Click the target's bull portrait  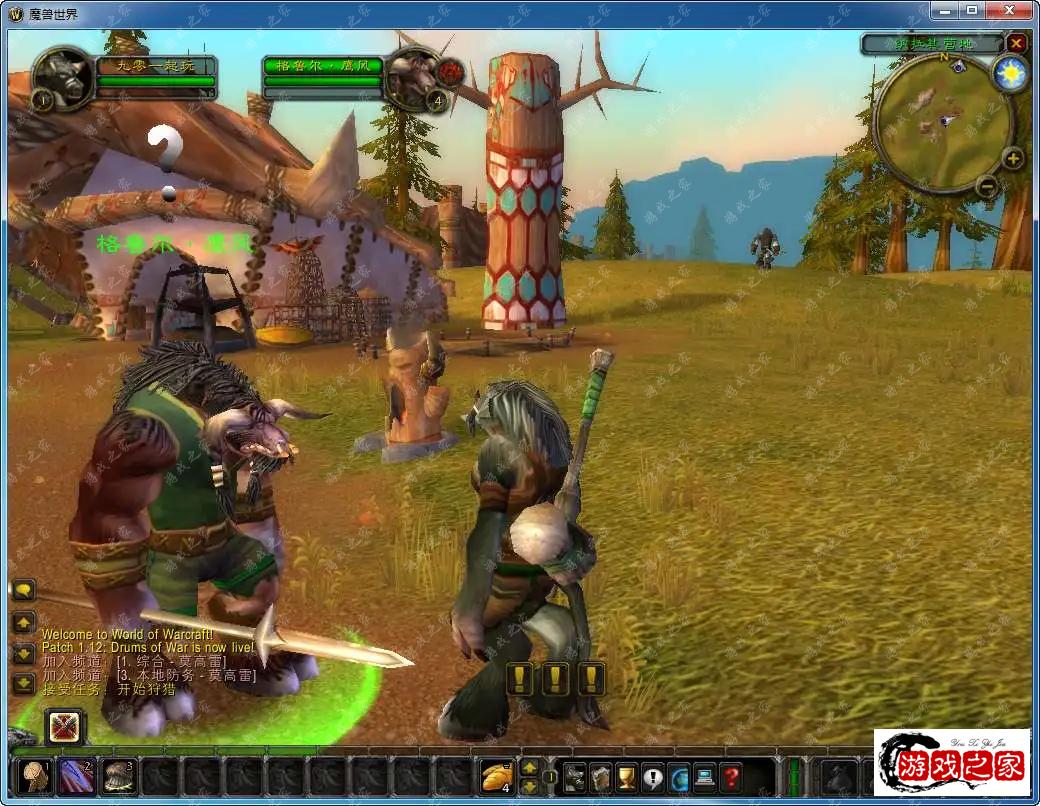coord(414,75)
